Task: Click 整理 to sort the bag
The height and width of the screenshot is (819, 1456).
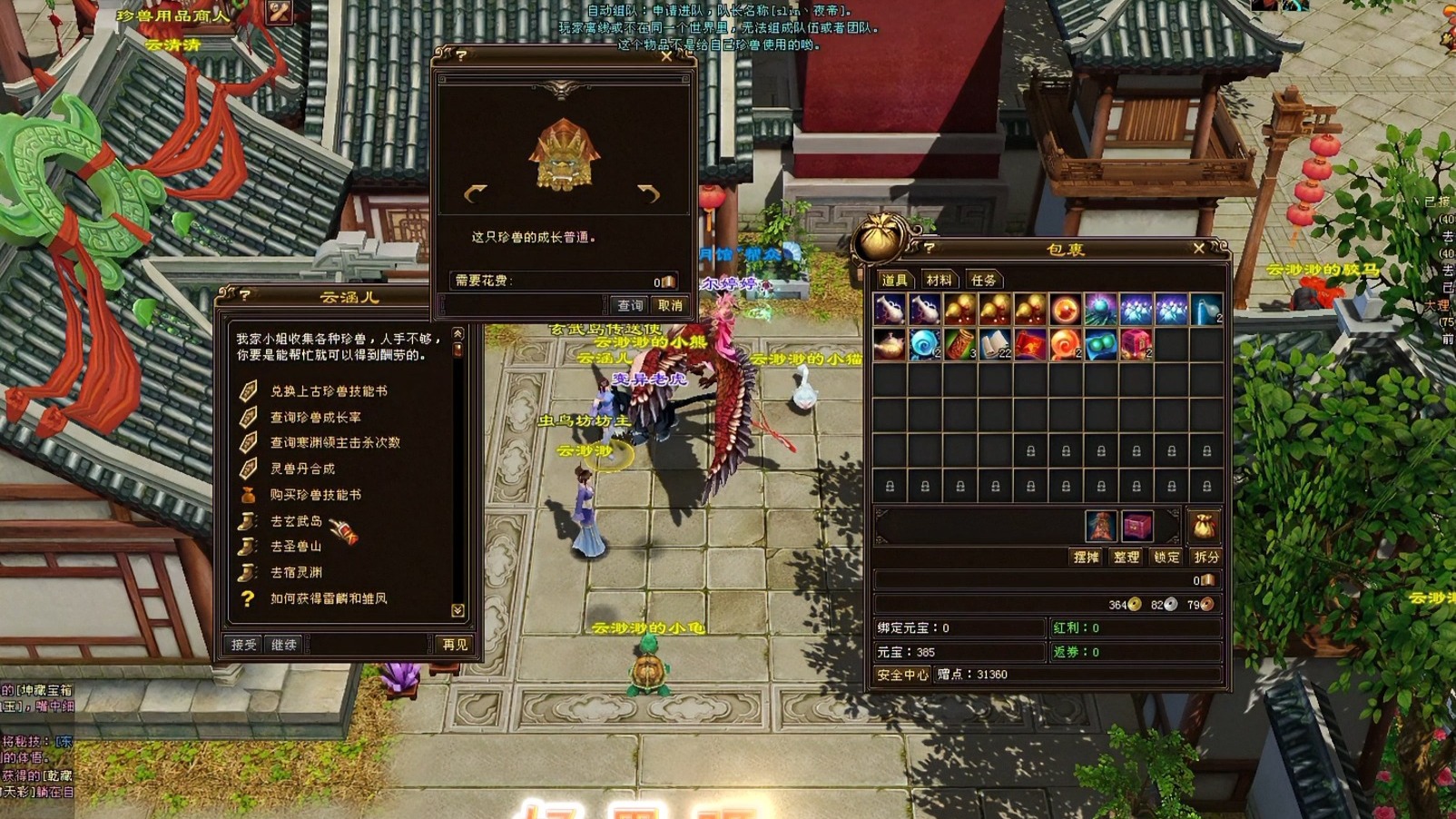Action: pyautogui.click(x=1126, y=558)
